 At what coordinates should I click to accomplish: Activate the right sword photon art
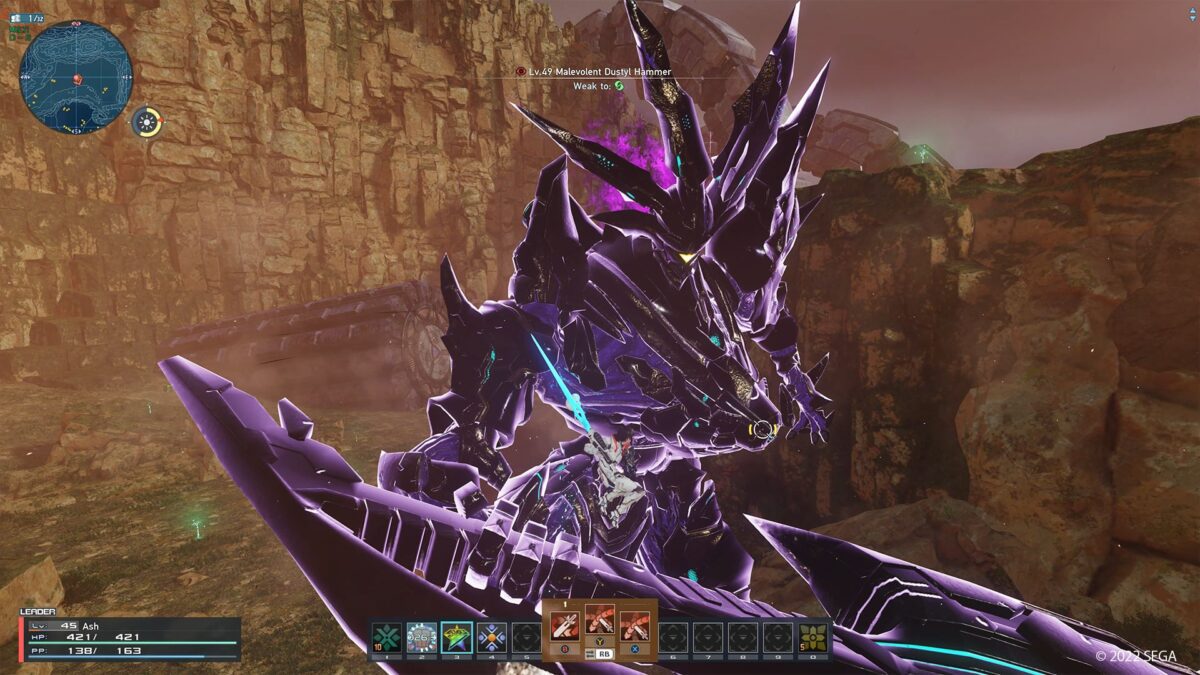pyautogui.click(x=635, y=625)
